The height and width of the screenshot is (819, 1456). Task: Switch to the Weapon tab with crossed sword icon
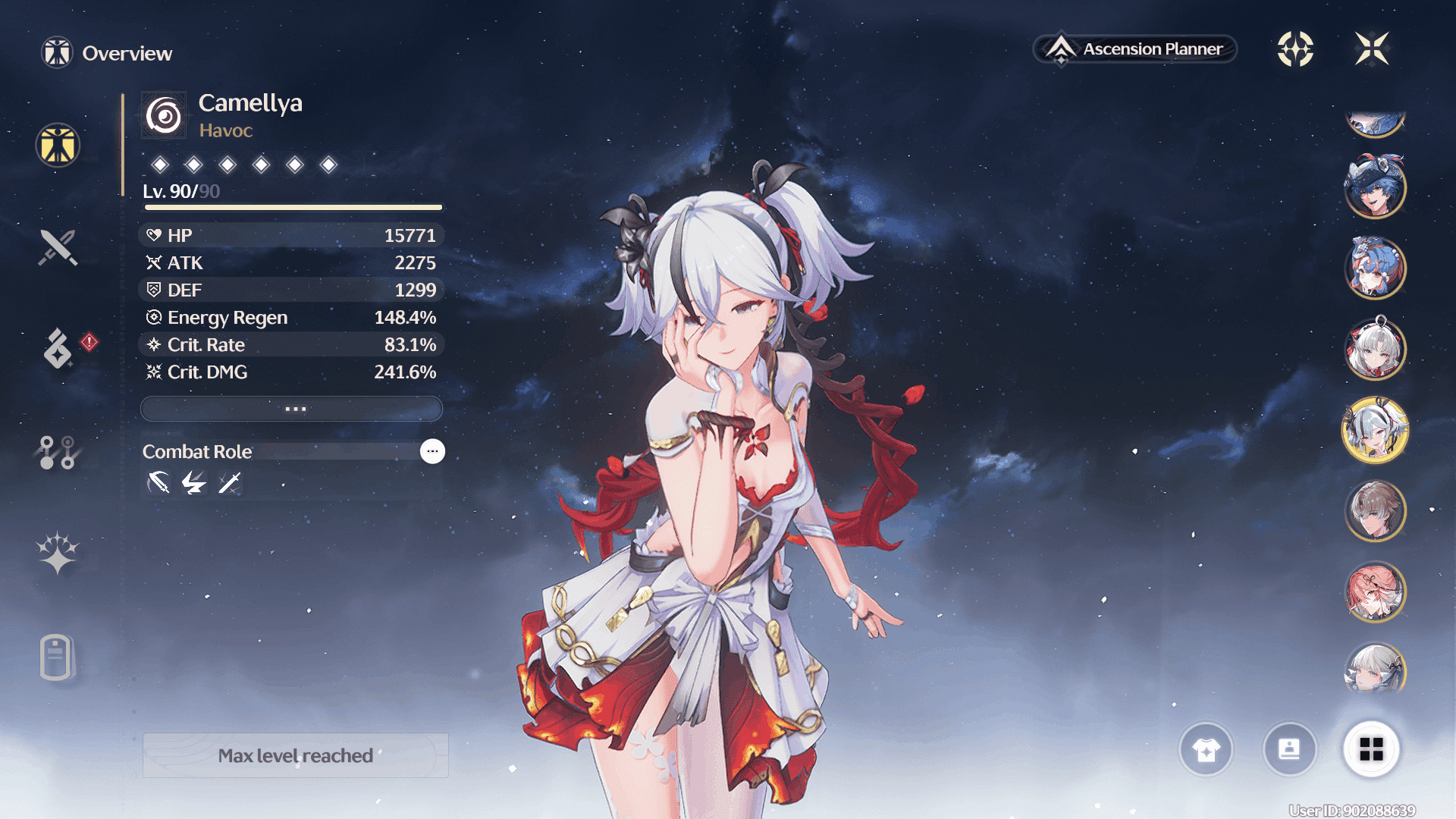coord(58,247)
